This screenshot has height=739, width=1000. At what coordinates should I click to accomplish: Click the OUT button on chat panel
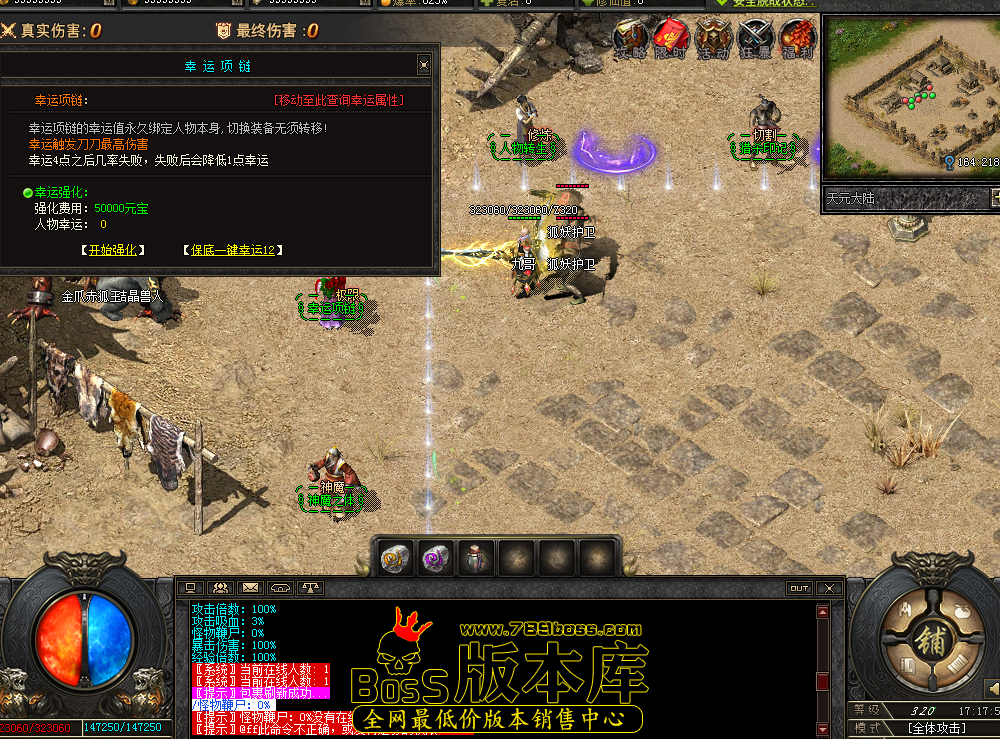click(x=798, y=588)
